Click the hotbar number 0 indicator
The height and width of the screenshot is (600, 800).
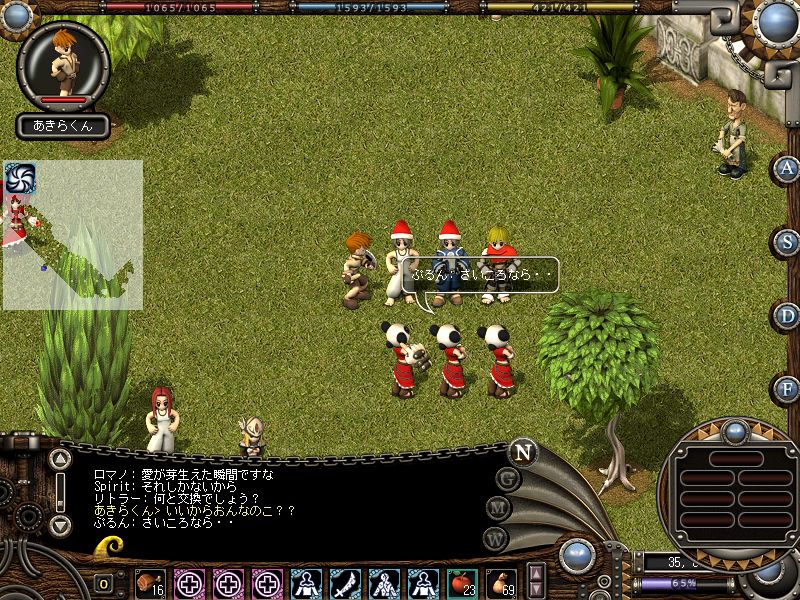click(104, 583)
